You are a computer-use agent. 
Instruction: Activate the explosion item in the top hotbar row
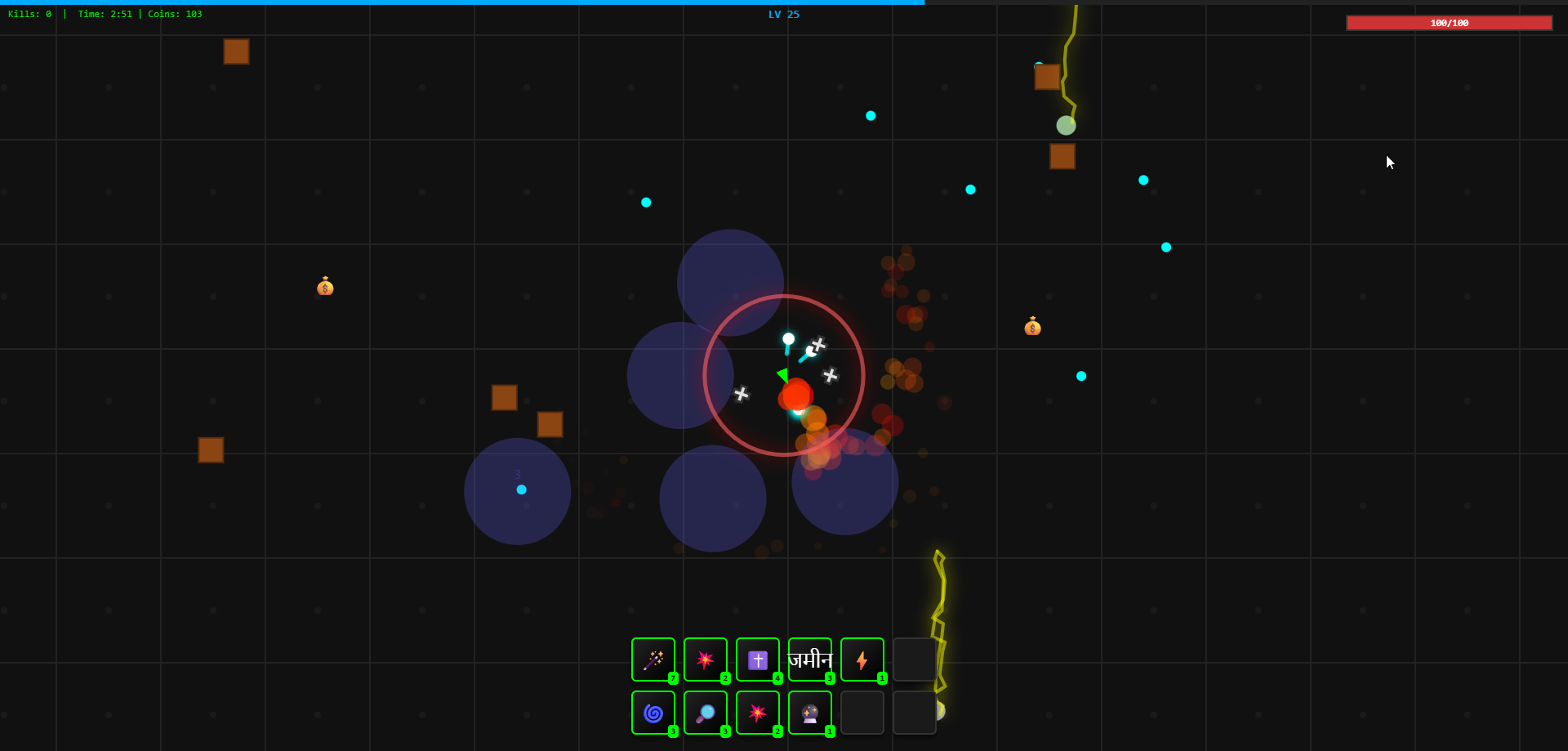pyautogui.click(x=706, y=660)
